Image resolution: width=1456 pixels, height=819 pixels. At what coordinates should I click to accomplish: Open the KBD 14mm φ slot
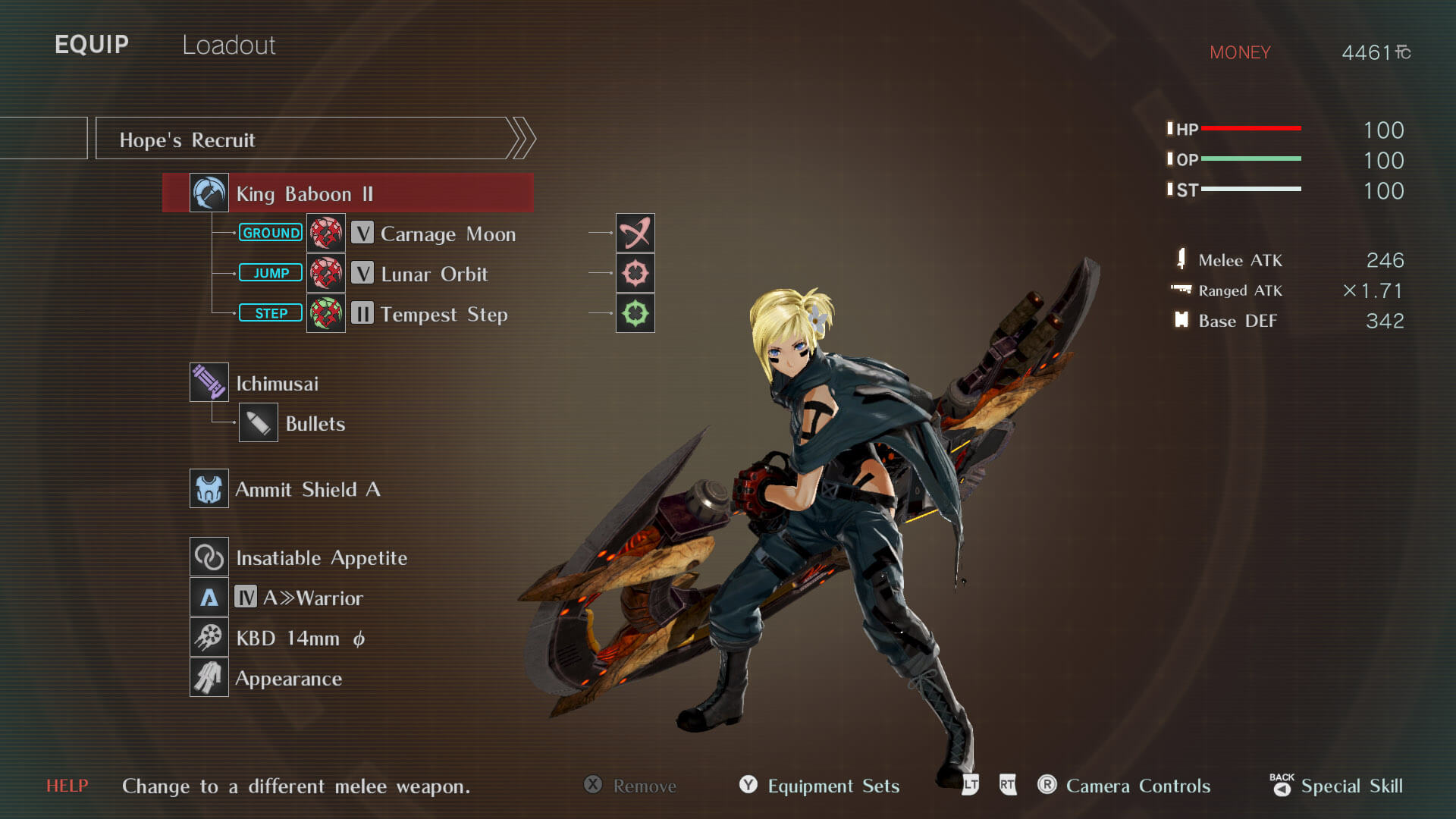tap(300, 639)
